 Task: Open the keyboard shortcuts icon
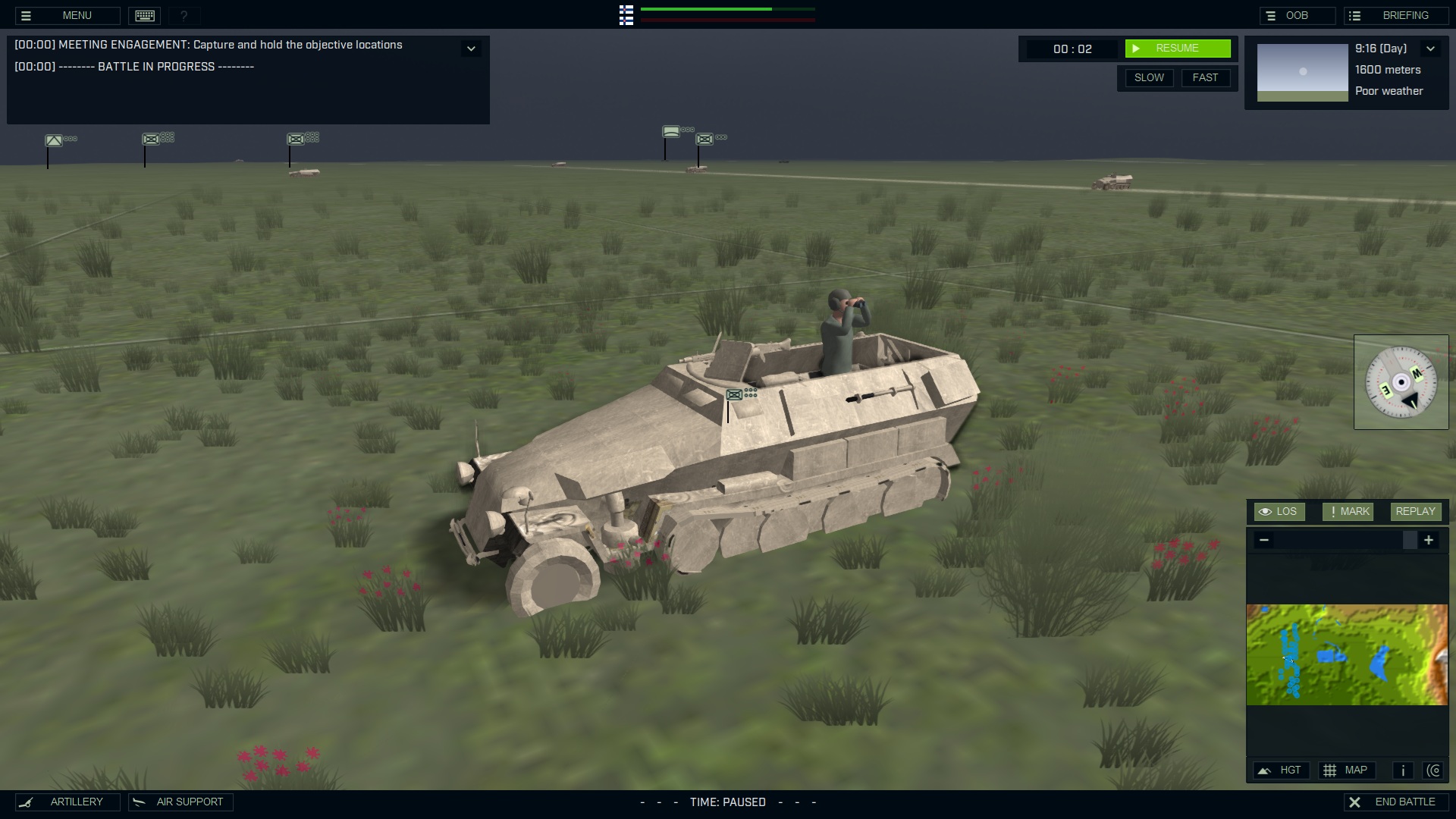tap(144, 15)
